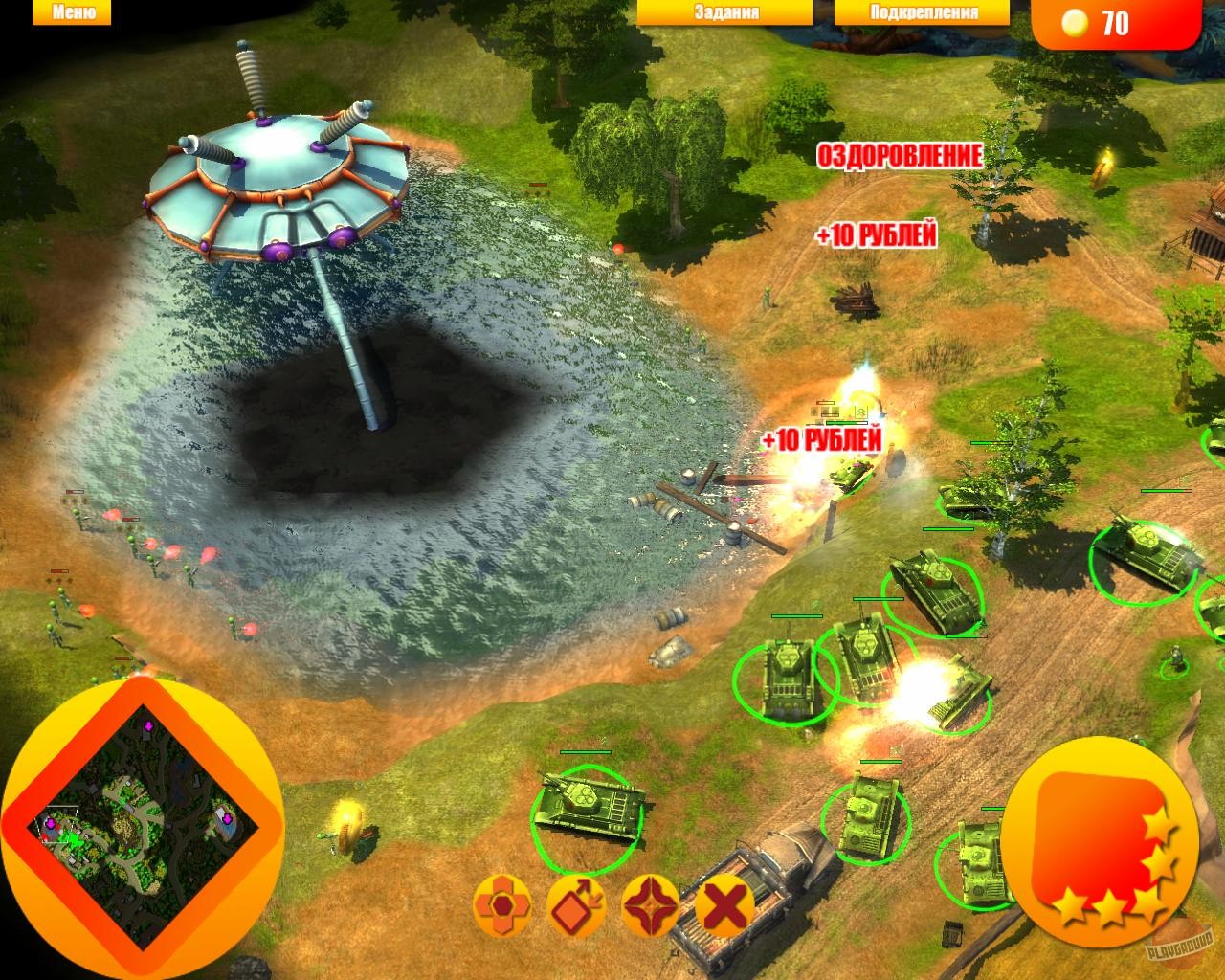This screenshot has width=1225, height=980.
Task: Open the Меню menu
Action: point(72,13)
